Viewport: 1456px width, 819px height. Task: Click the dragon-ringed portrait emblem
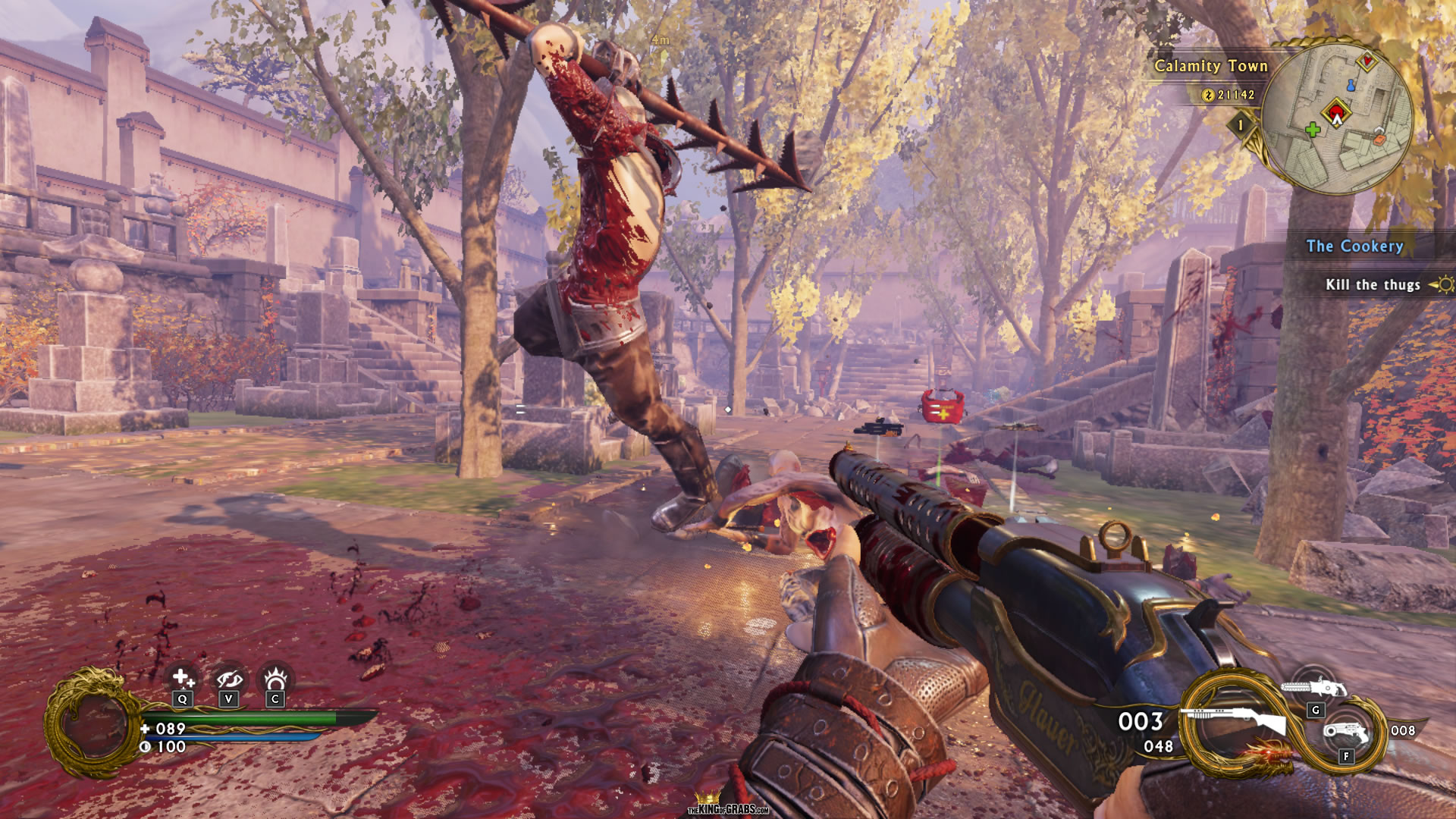click(x=93, y=723)
